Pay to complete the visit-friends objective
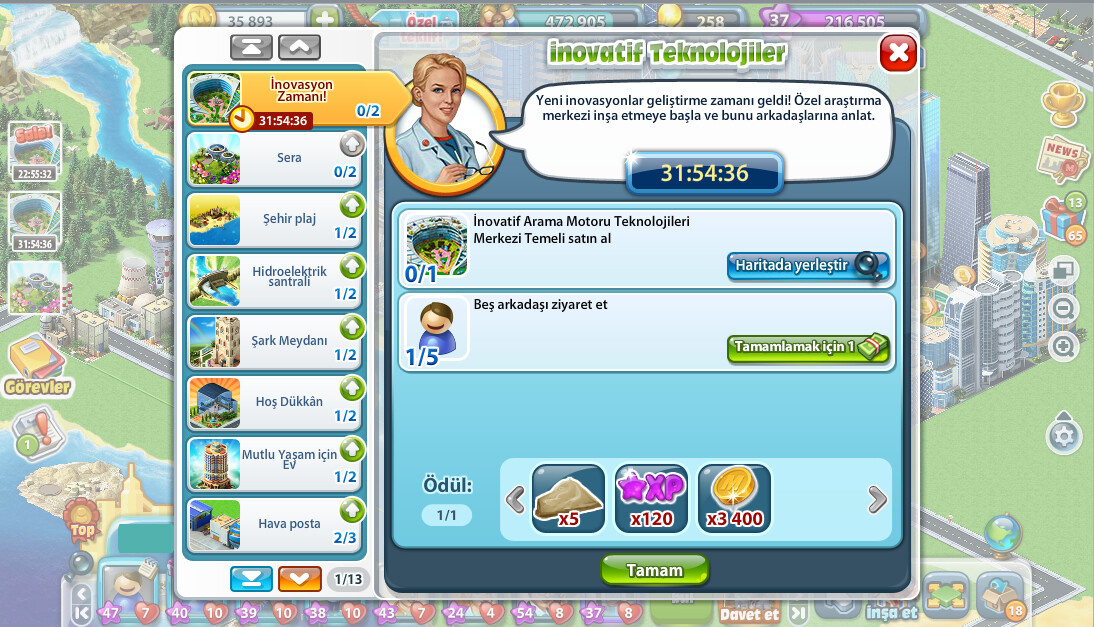The width and height of the screenshot is (1094, 627). pyautogui.click(x=807, y=347)
